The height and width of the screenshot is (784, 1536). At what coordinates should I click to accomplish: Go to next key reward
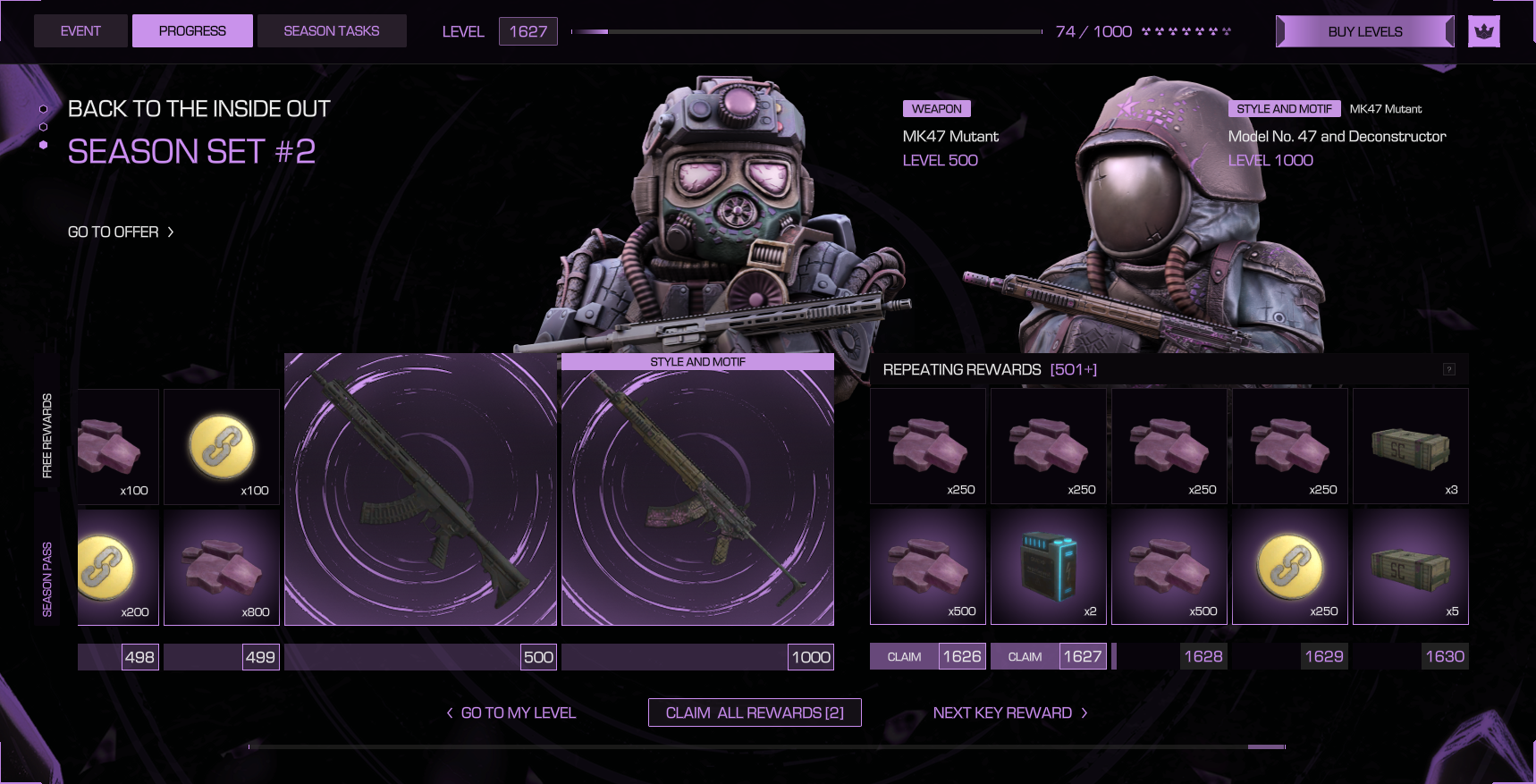pos(1010,712)
